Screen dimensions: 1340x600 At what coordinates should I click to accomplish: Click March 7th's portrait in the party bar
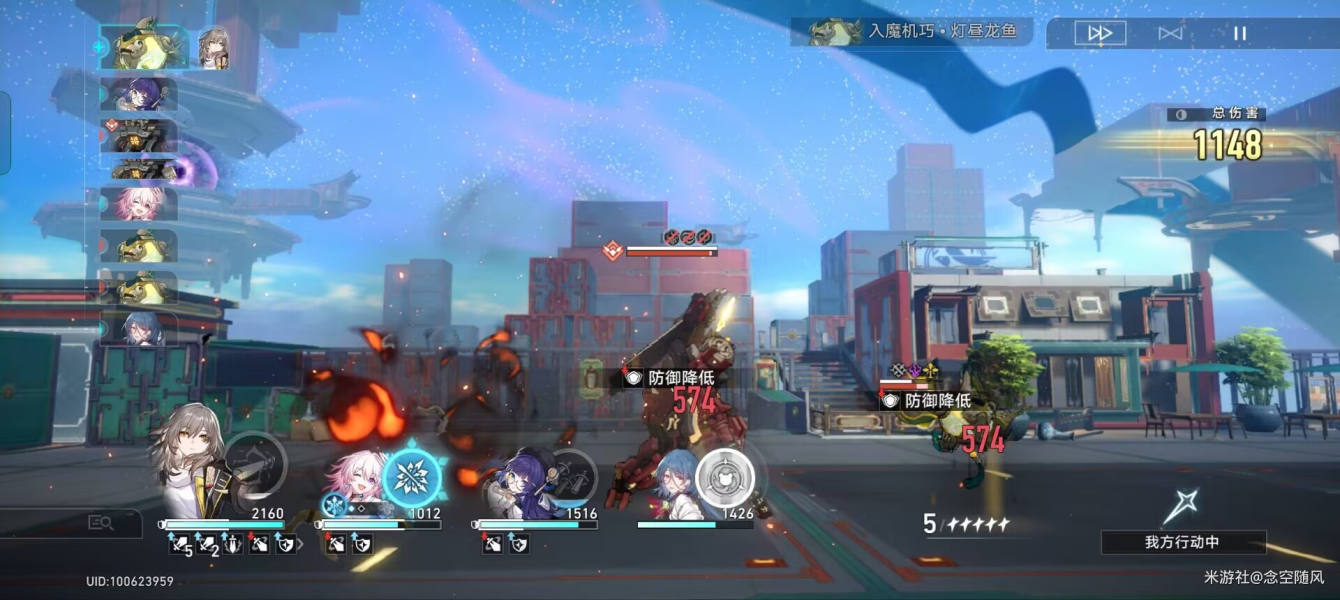(x=350, y=480)
